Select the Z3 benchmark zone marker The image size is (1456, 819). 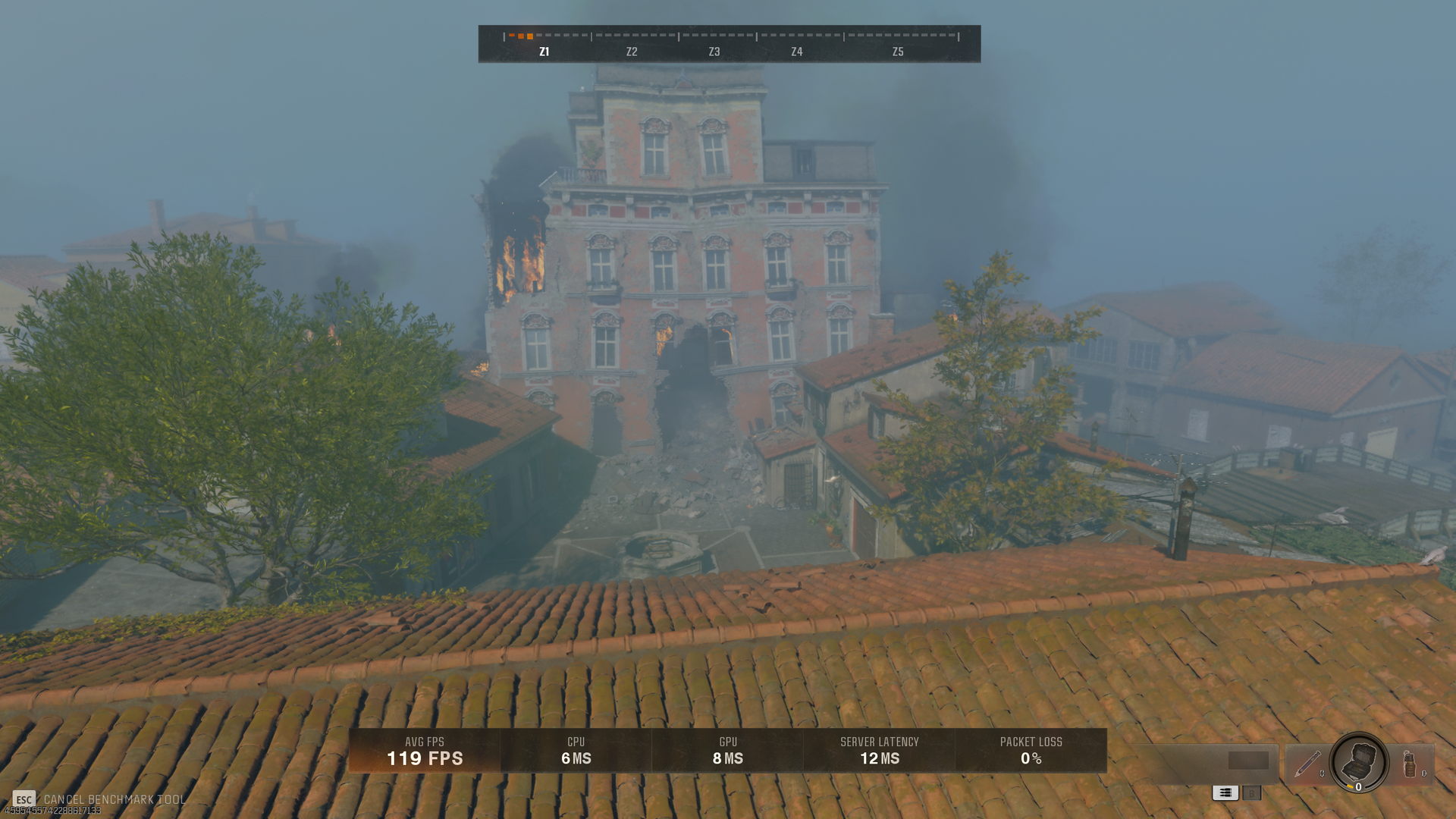[x=714, y=52]
